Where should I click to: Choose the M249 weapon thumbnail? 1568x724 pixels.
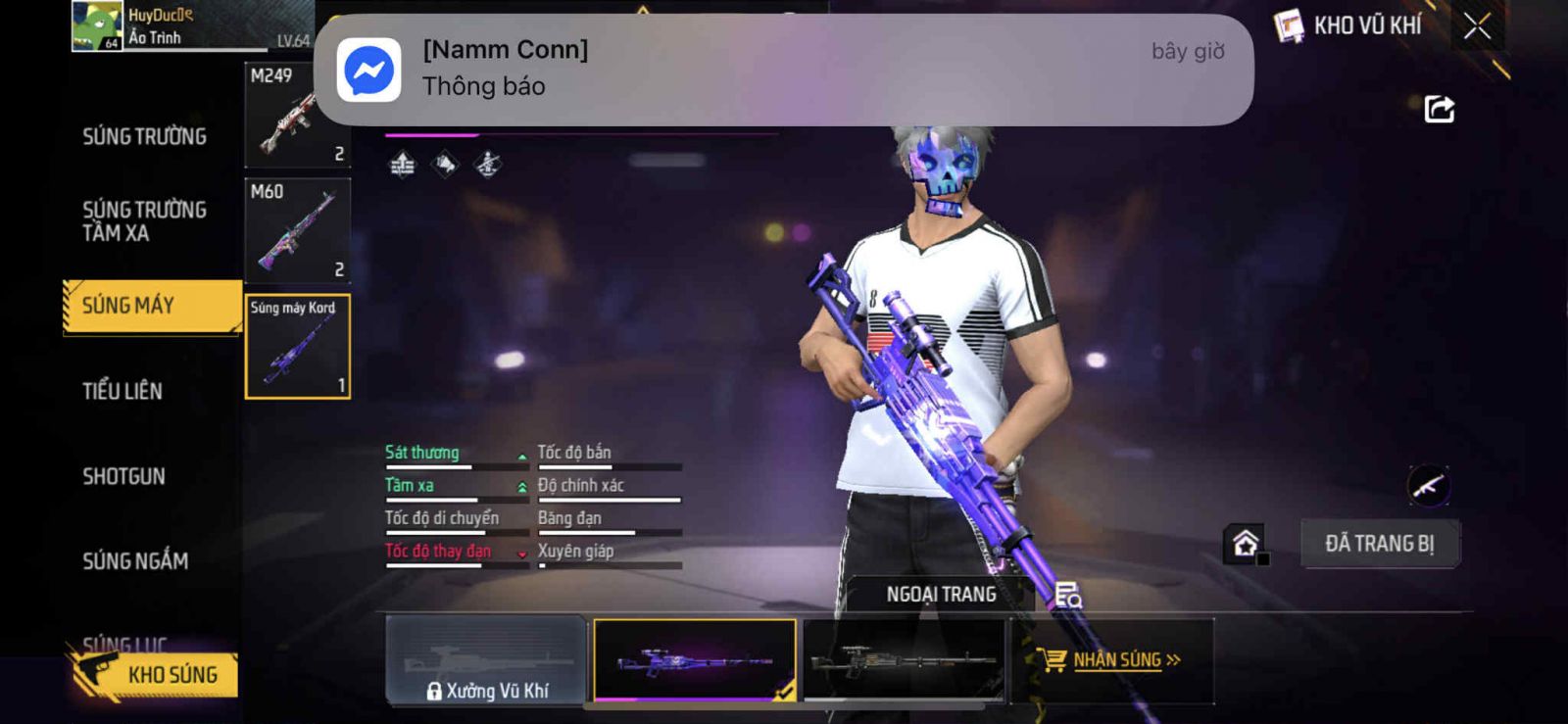pyautogui.click(x=297, y=116)
